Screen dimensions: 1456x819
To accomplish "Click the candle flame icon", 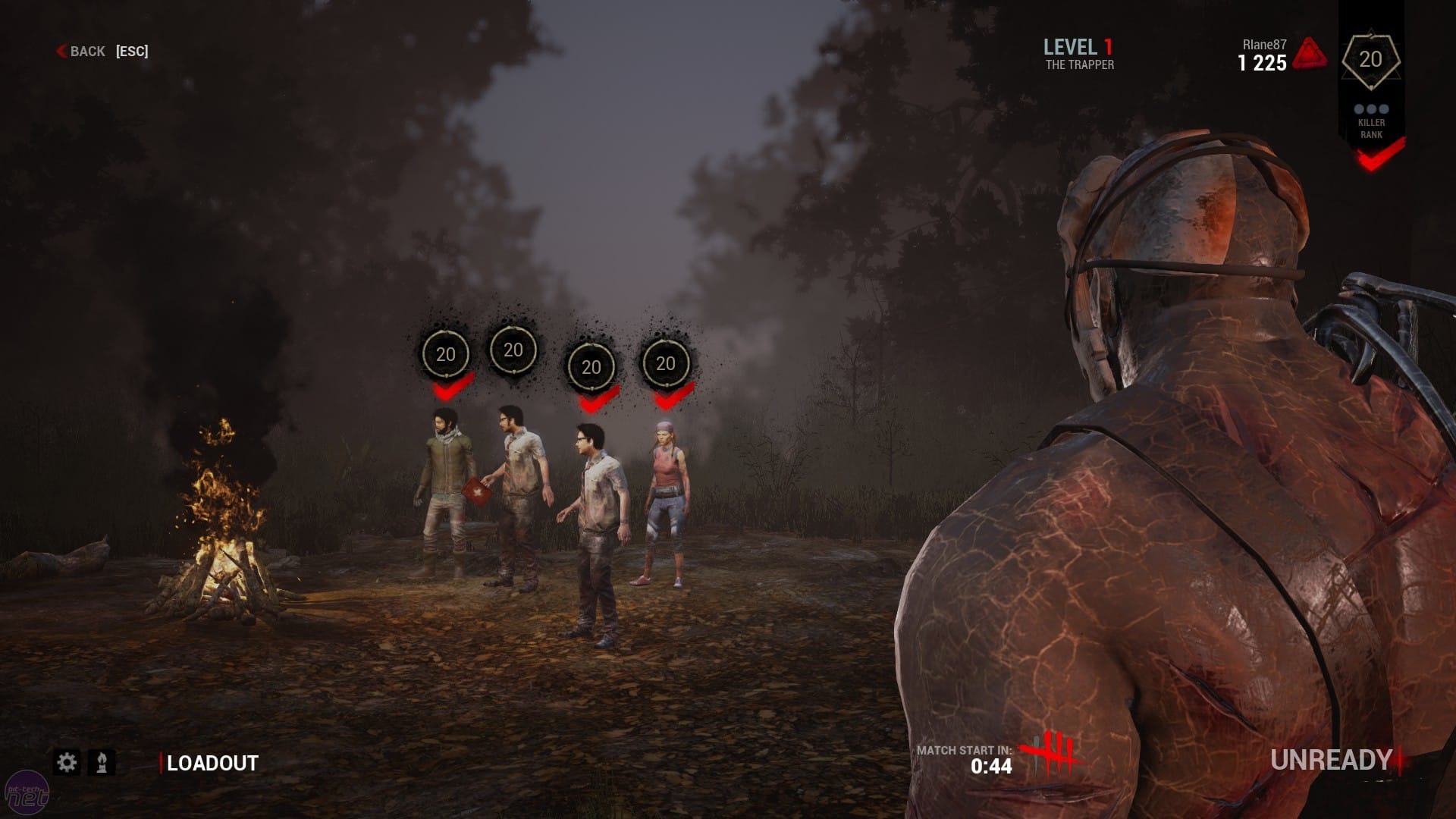I will (102, 762).
